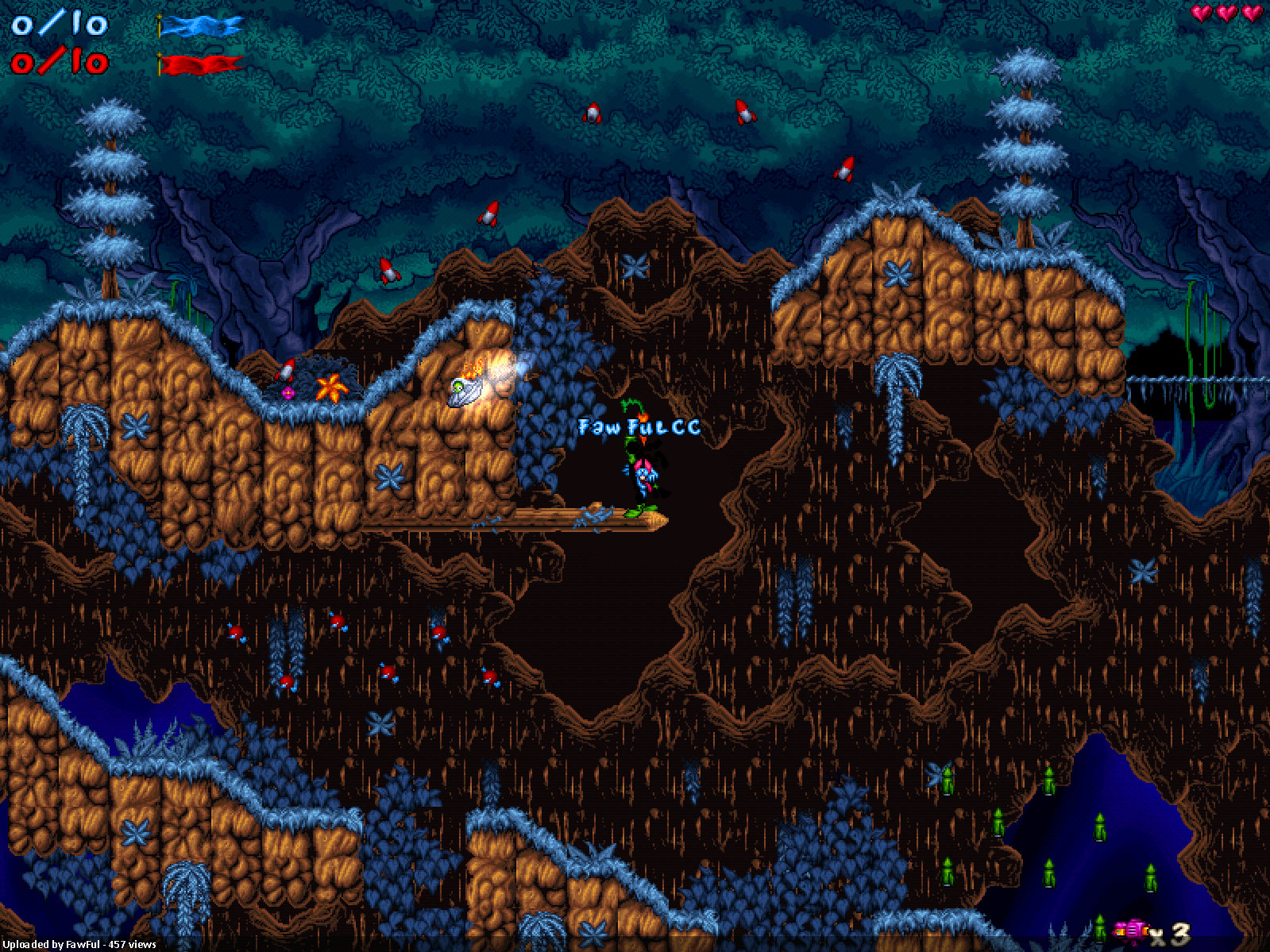Click the red team flag icon
Viewport: 1270px width, 952px height.
tap(200, 64)
